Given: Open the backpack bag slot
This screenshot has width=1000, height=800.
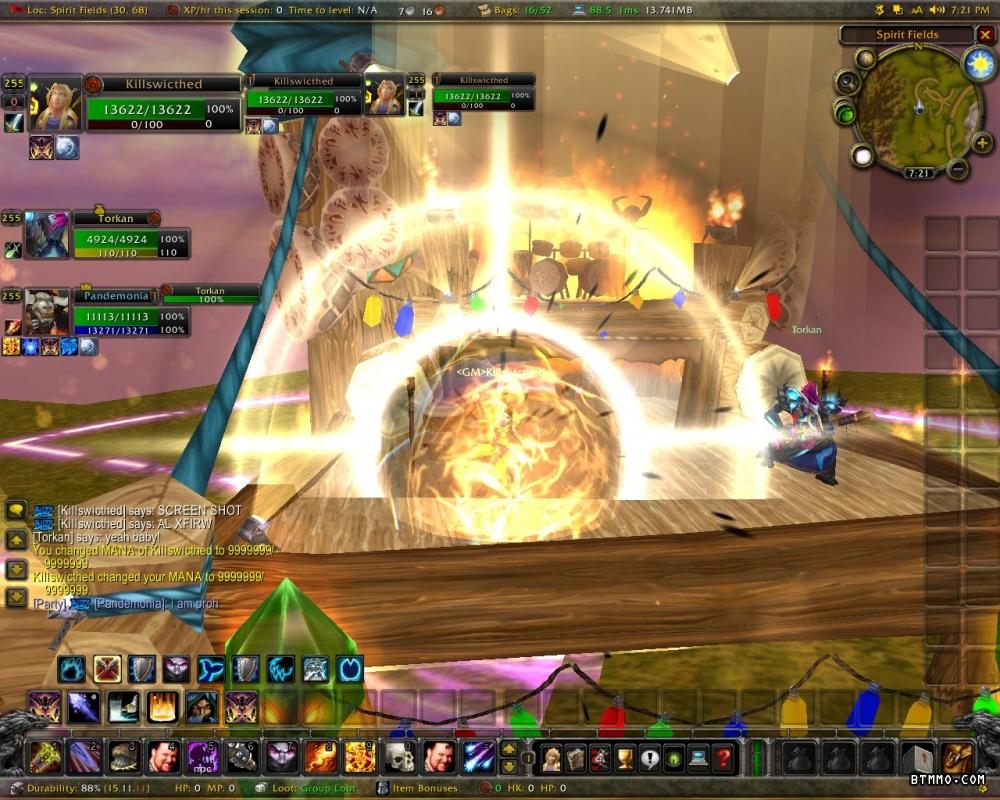Looking at the screenshot, I should point(956,758).
